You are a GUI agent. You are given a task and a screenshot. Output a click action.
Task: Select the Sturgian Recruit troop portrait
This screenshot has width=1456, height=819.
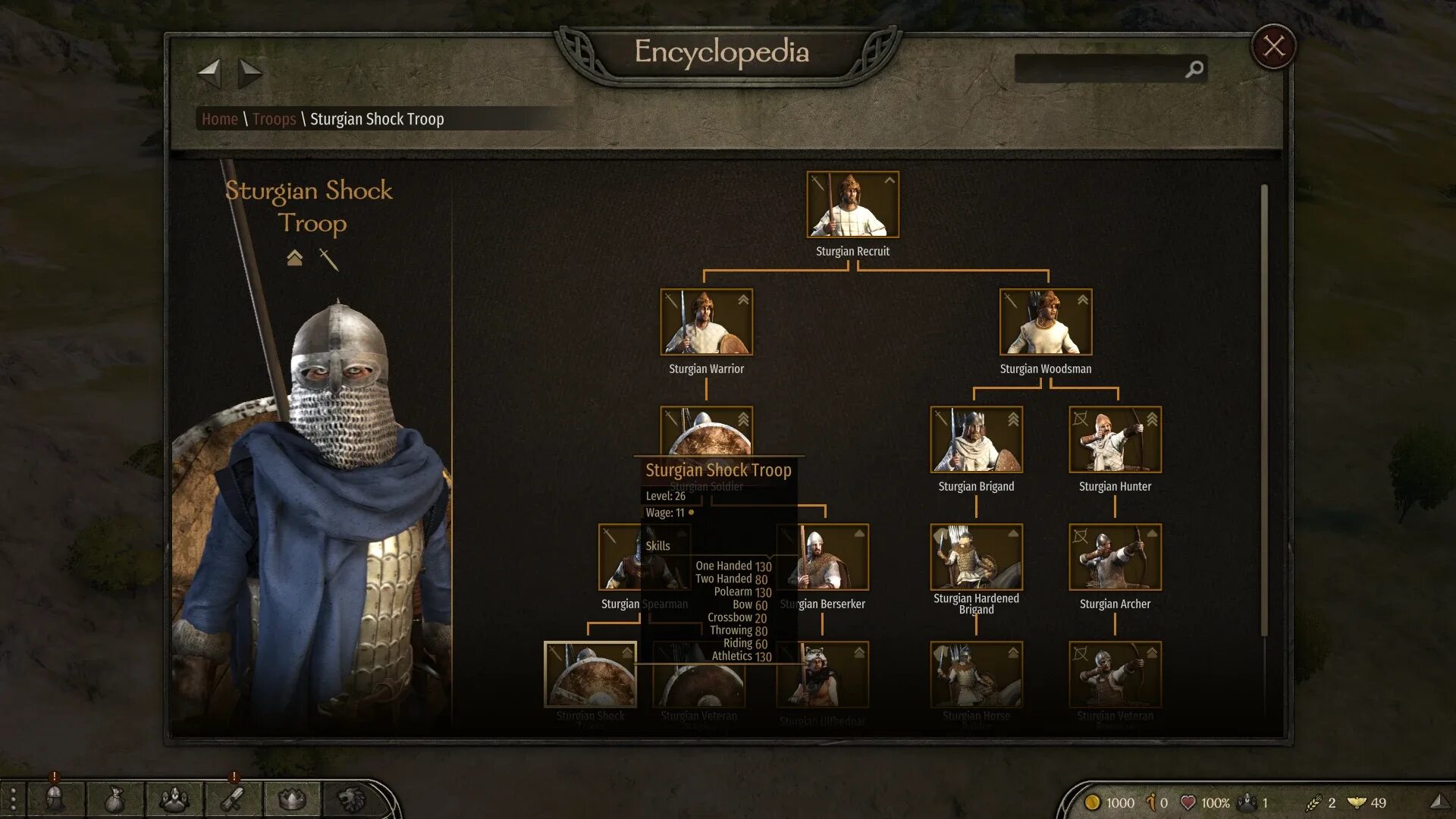tap(852, 205)
